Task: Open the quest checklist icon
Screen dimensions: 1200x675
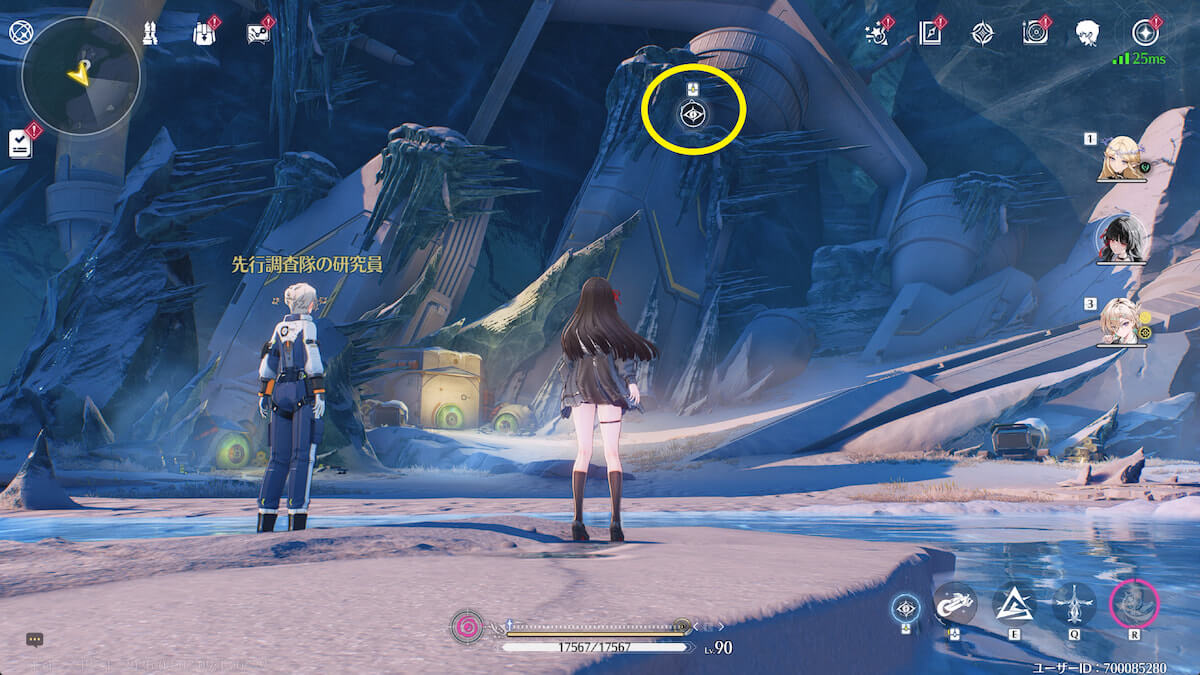Action: click(x=21, y=143)
